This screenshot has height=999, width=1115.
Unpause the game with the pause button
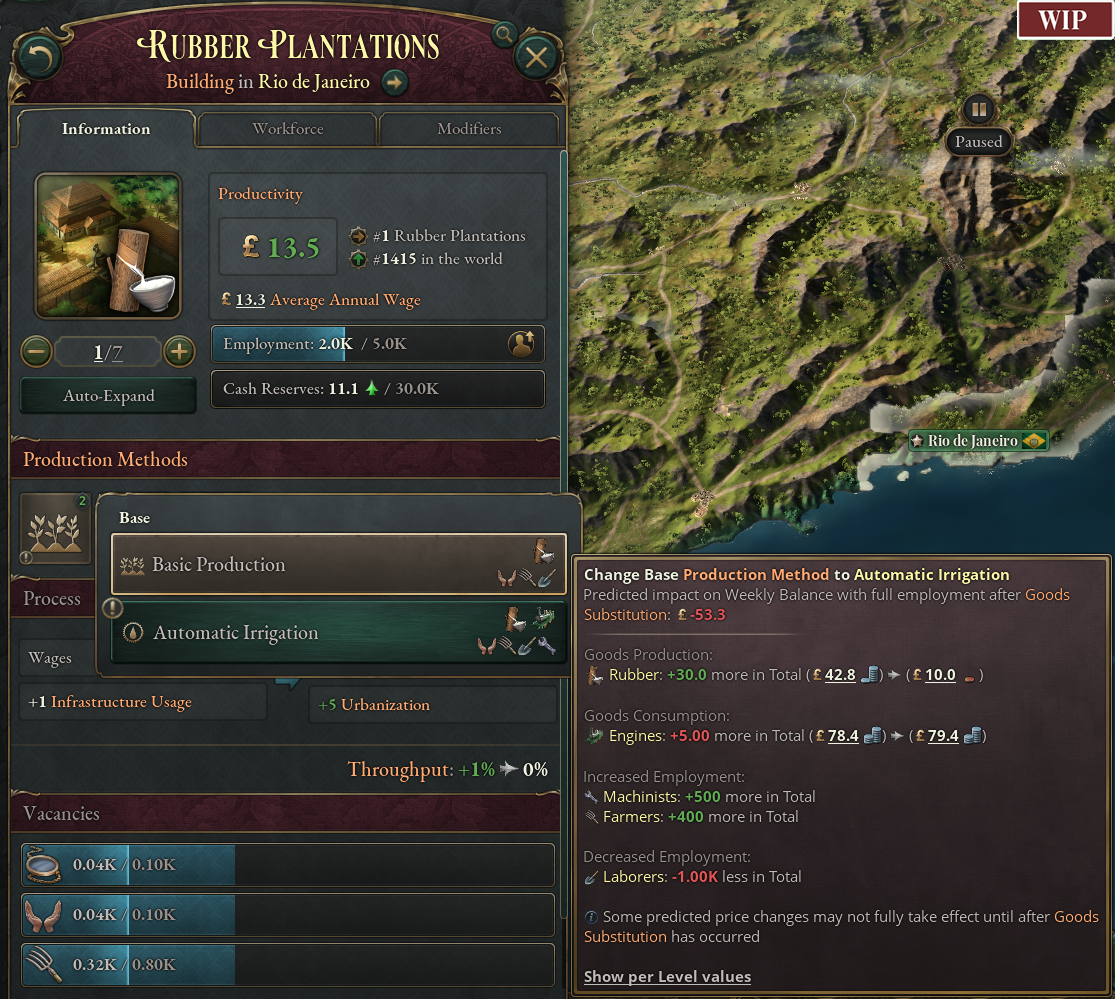pos(978,109)
